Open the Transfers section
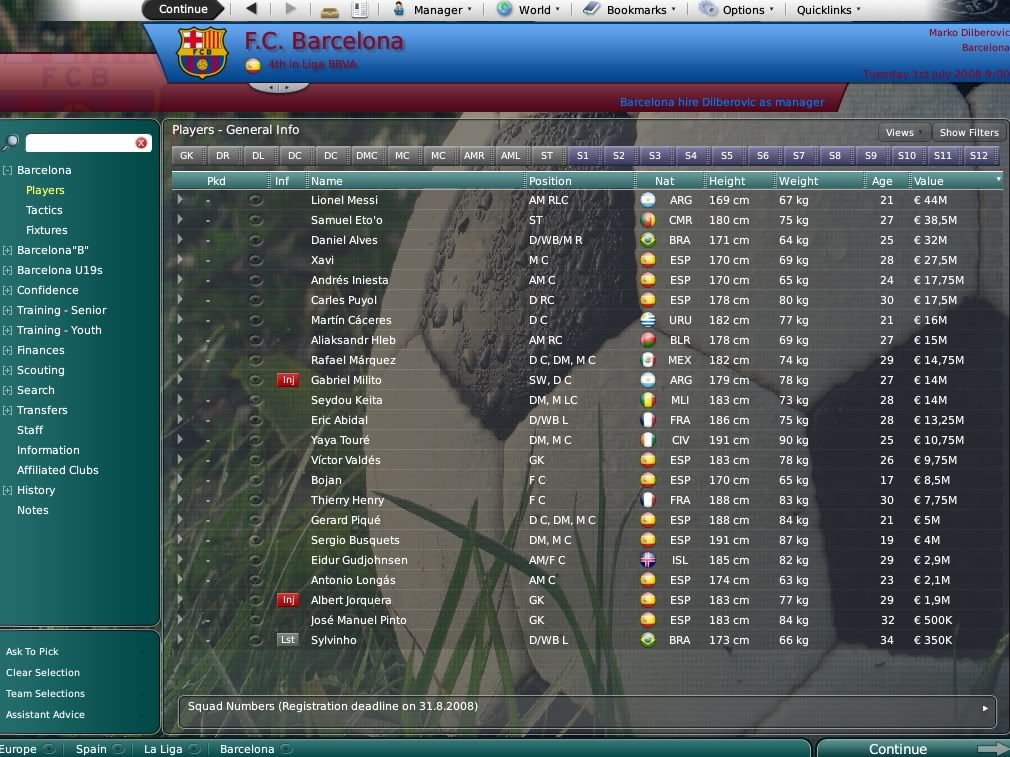1010x757 pixels. click(x=42, y=410)
